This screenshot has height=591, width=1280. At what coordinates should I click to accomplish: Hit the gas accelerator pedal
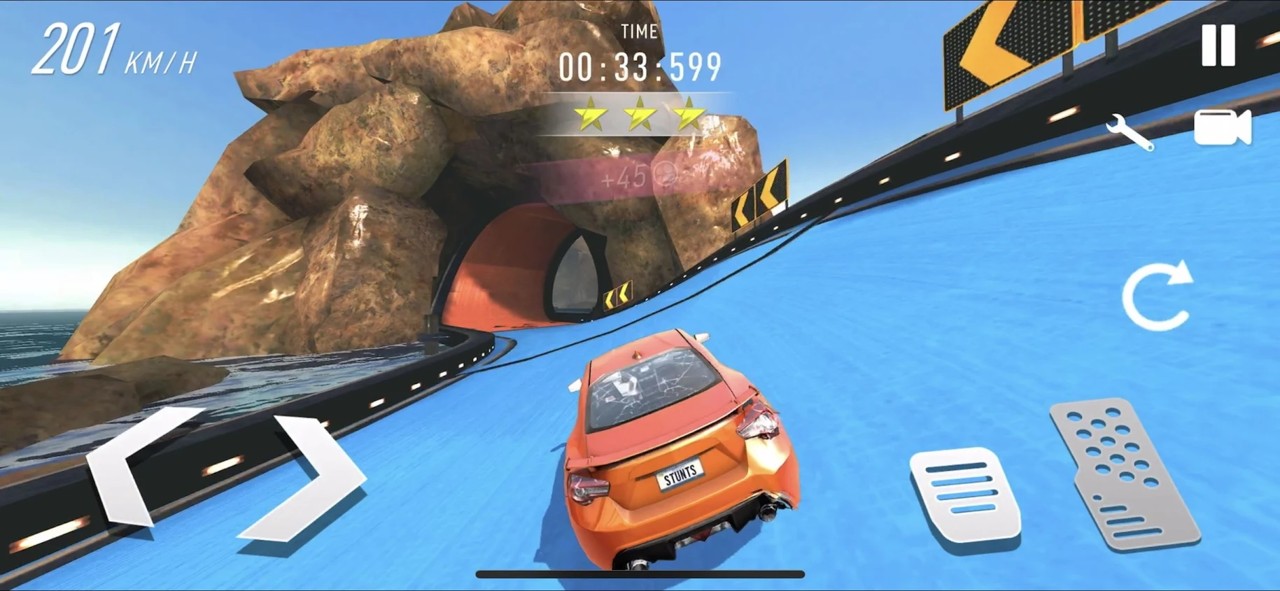[x=1125, y=473]
